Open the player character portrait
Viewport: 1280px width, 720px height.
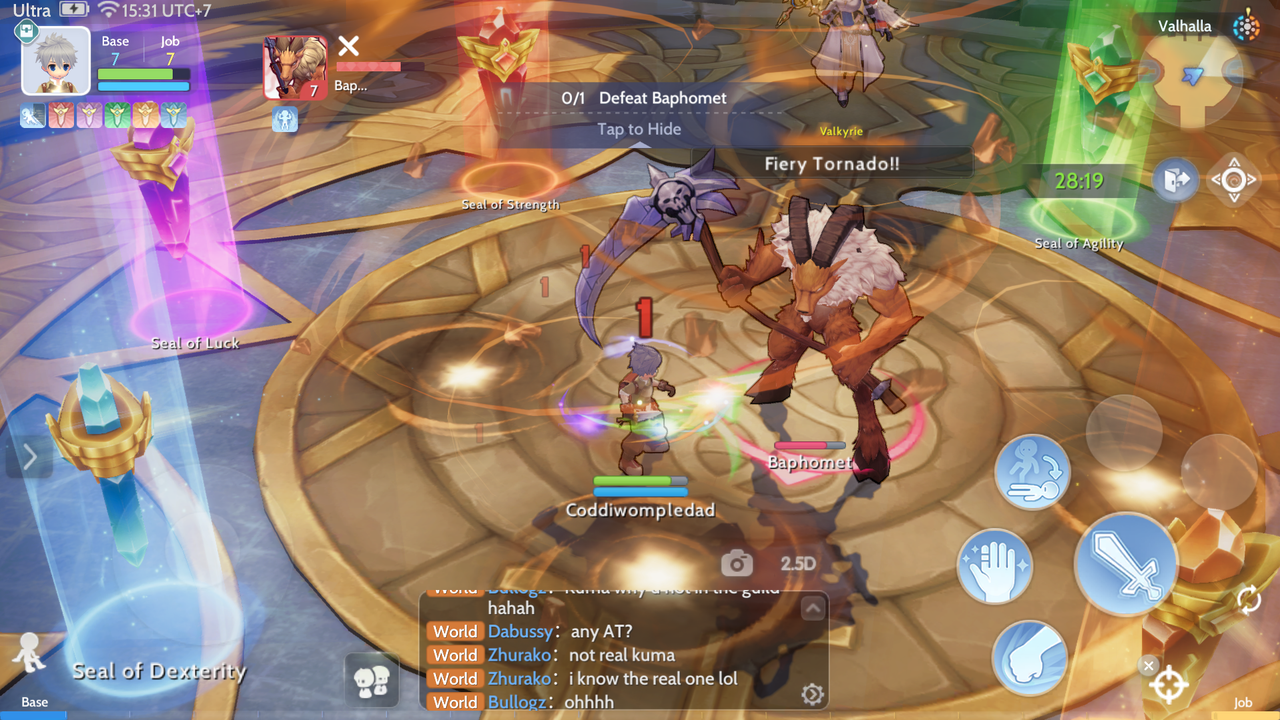(x=56, y=62)
